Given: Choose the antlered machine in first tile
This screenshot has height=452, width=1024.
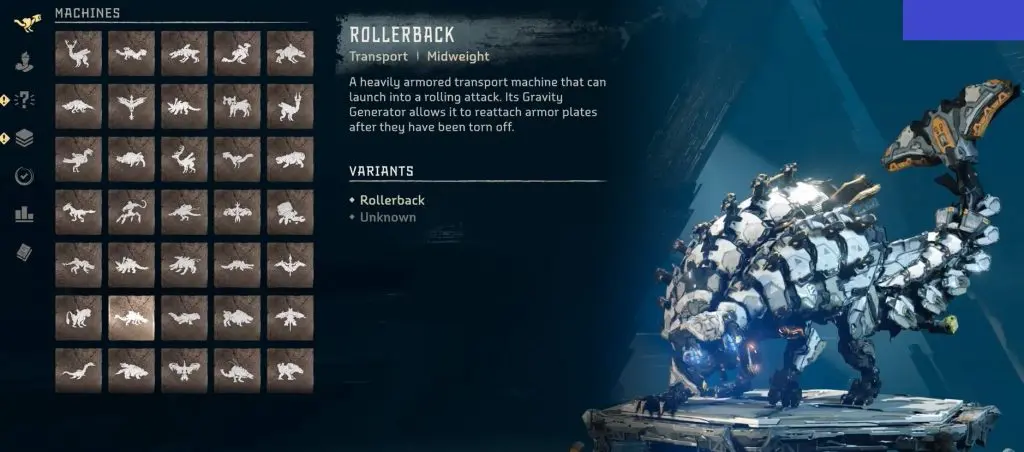Looking at the screenshot, I should 78,53.
